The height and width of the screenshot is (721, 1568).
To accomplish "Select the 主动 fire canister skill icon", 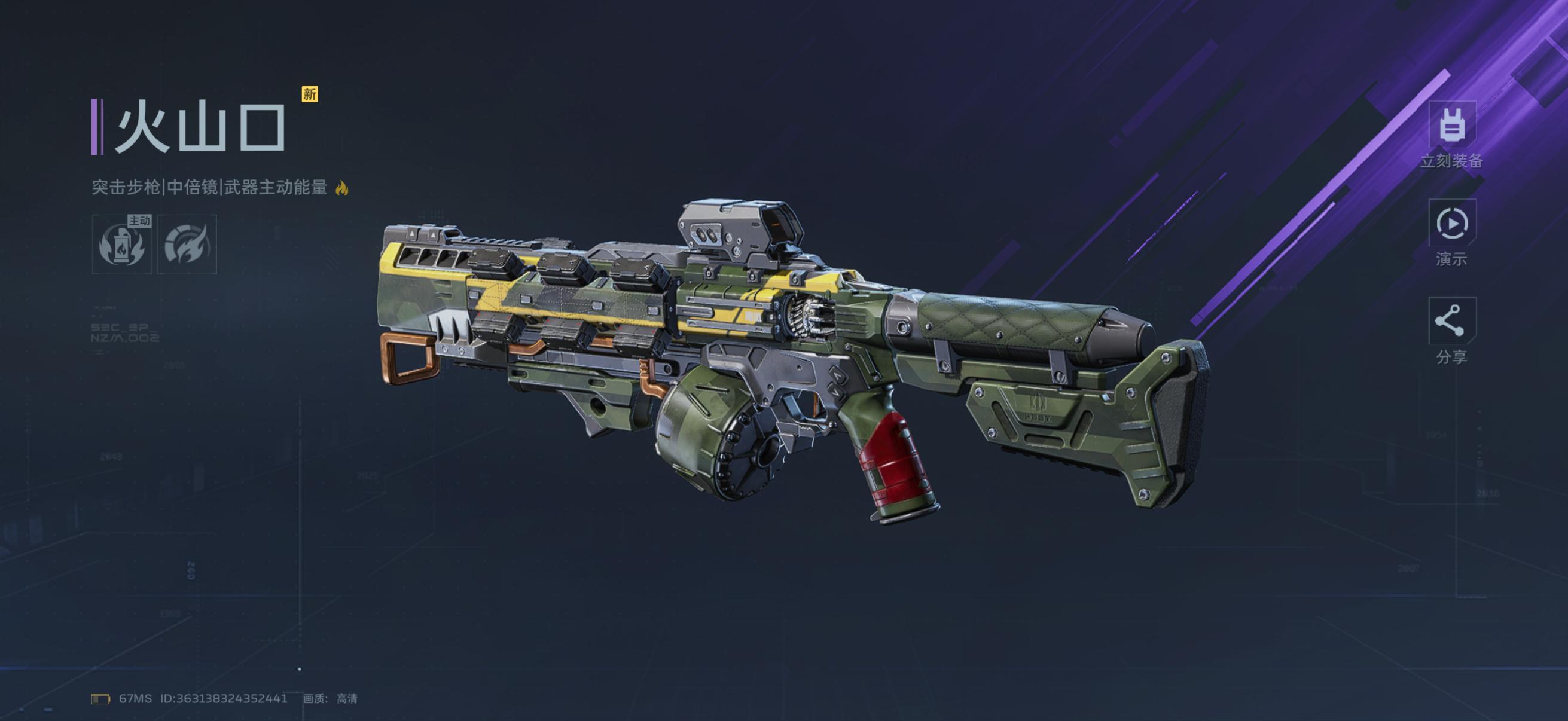I will (x=122, y=244).
